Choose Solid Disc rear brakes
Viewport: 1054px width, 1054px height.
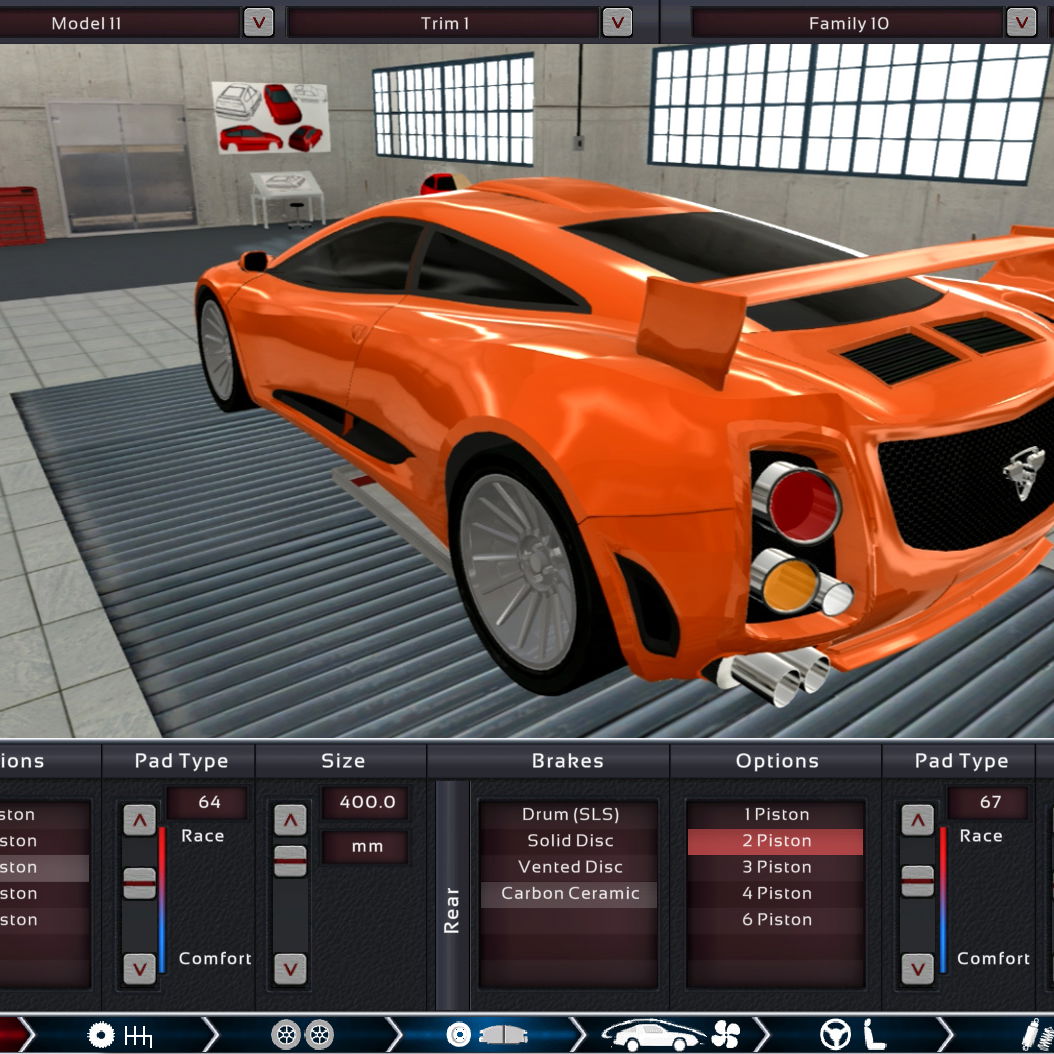[569, 841]
